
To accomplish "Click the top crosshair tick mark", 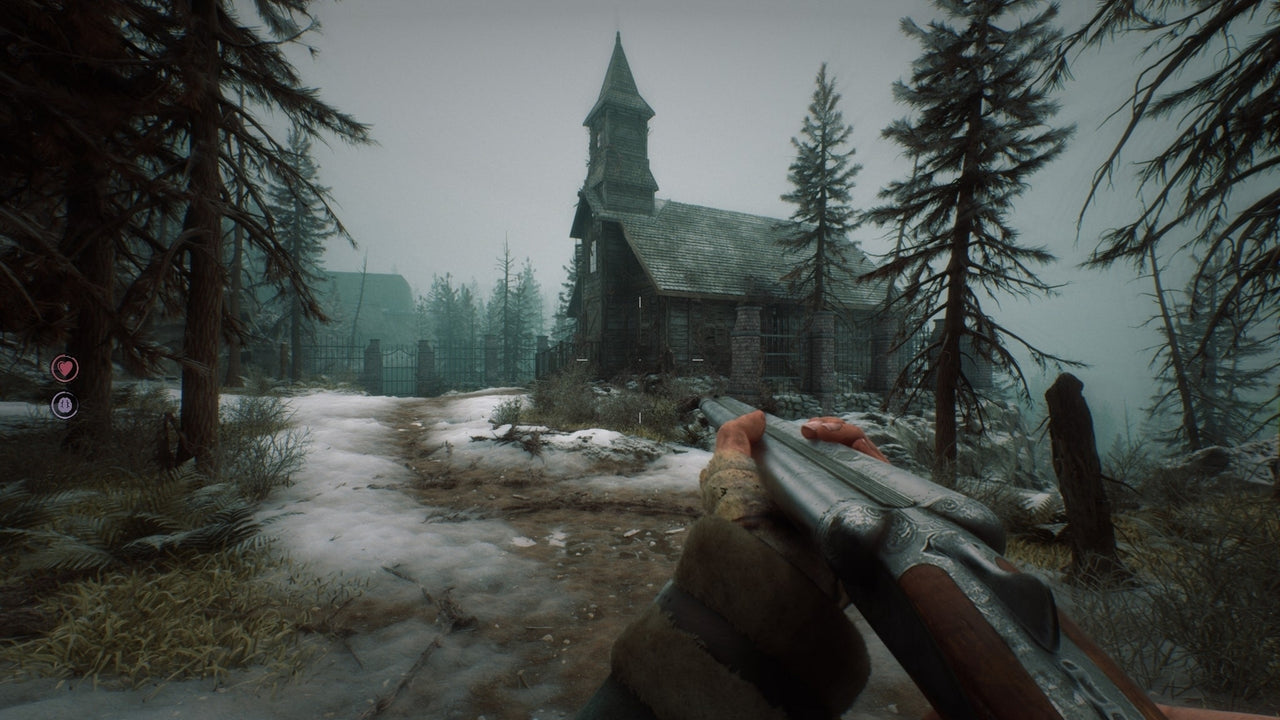I will (640, 301).
